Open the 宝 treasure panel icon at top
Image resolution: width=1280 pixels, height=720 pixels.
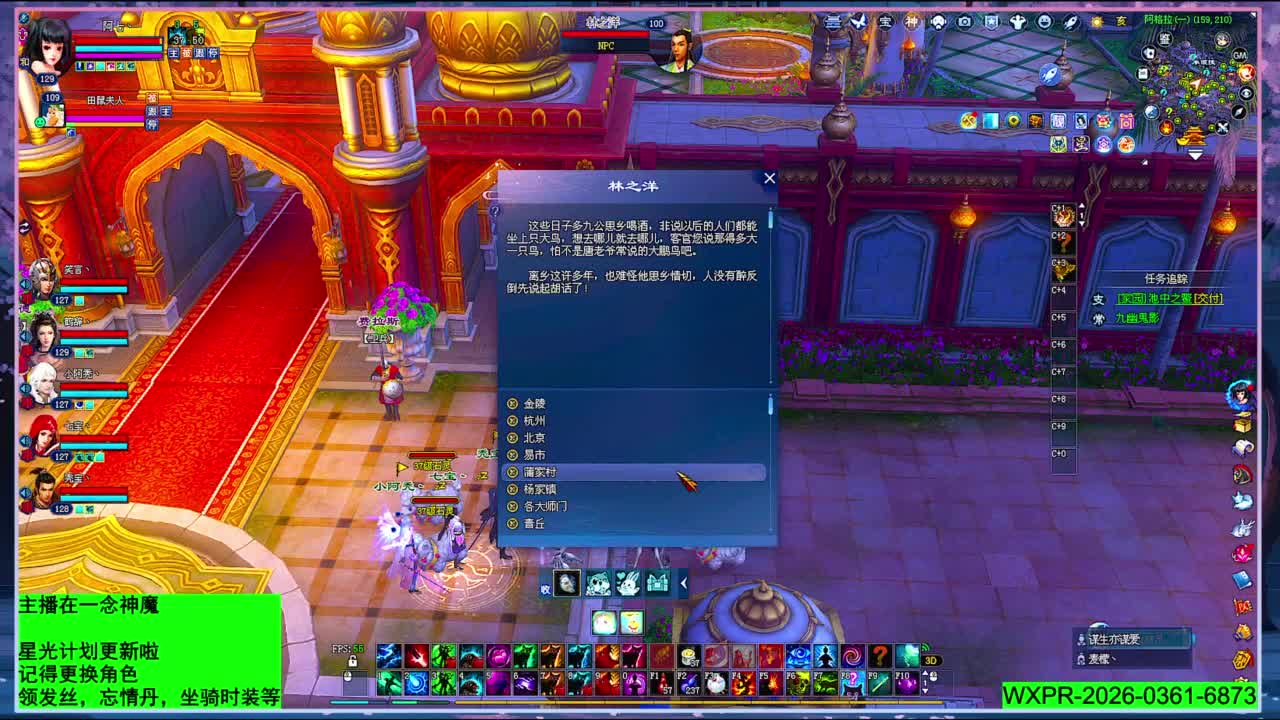[888, 22]
